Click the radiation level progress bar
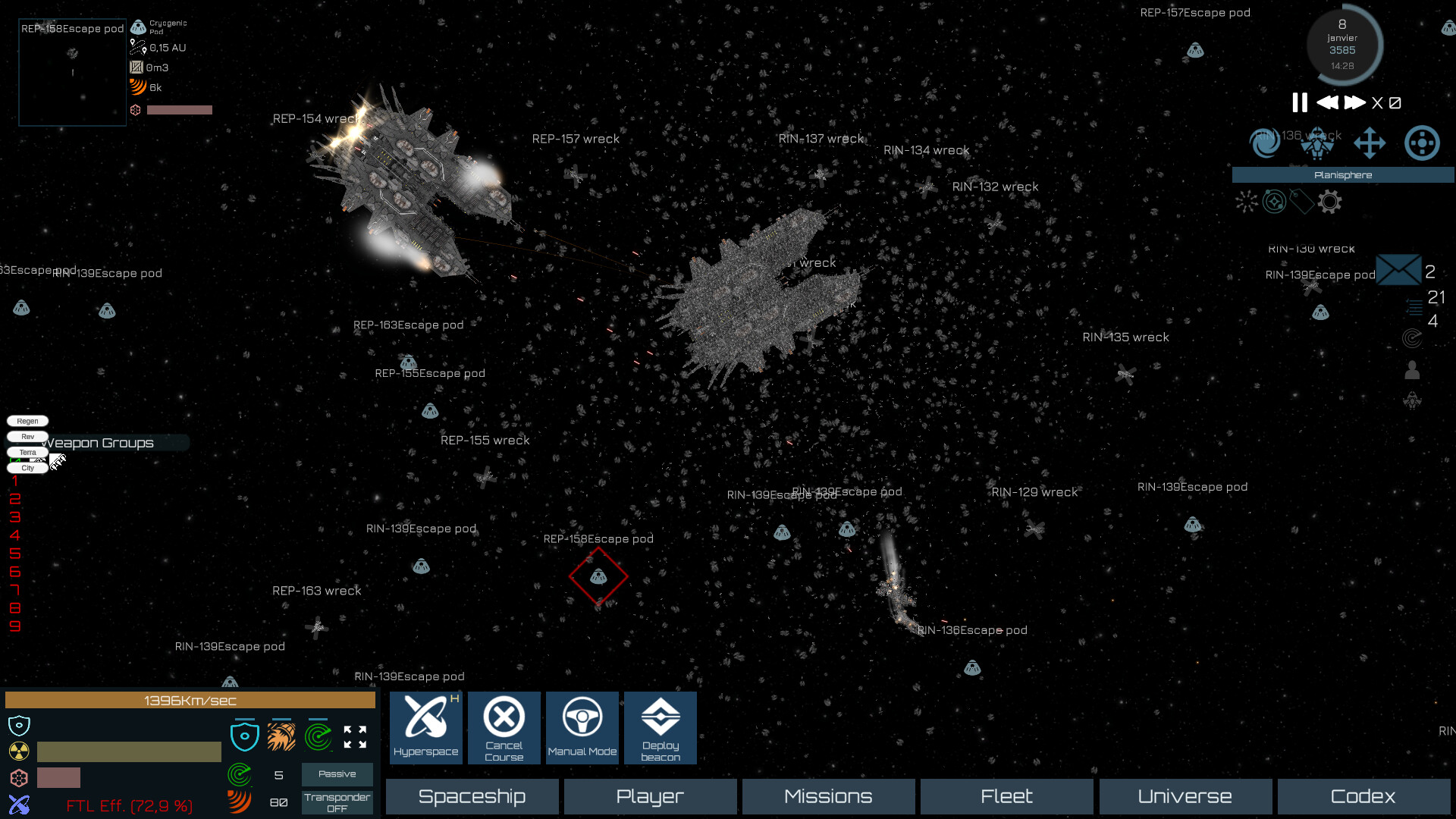Screen dimensions: 1456x819 (129, 751)
